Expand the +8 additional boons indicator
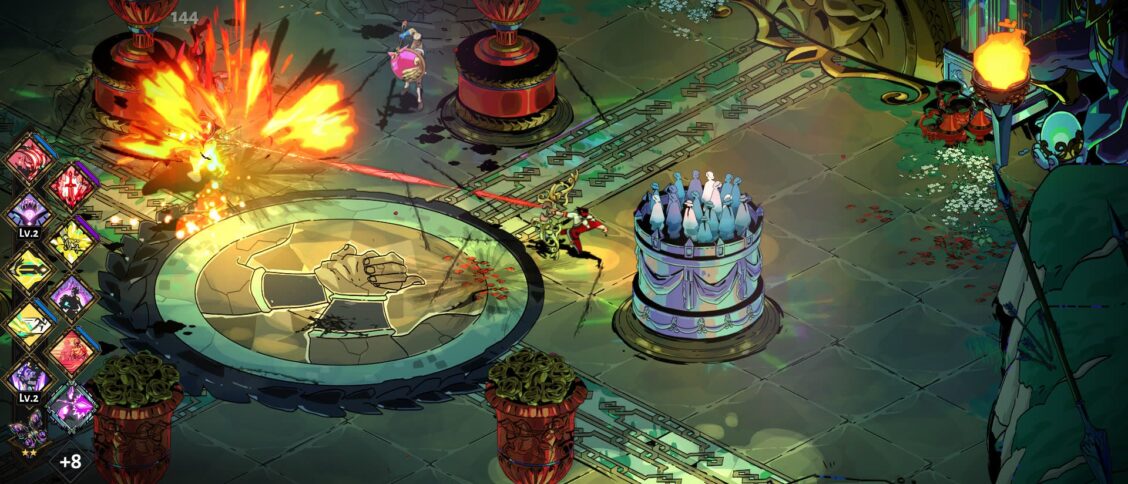1128x484 pixels. (70, 462)
